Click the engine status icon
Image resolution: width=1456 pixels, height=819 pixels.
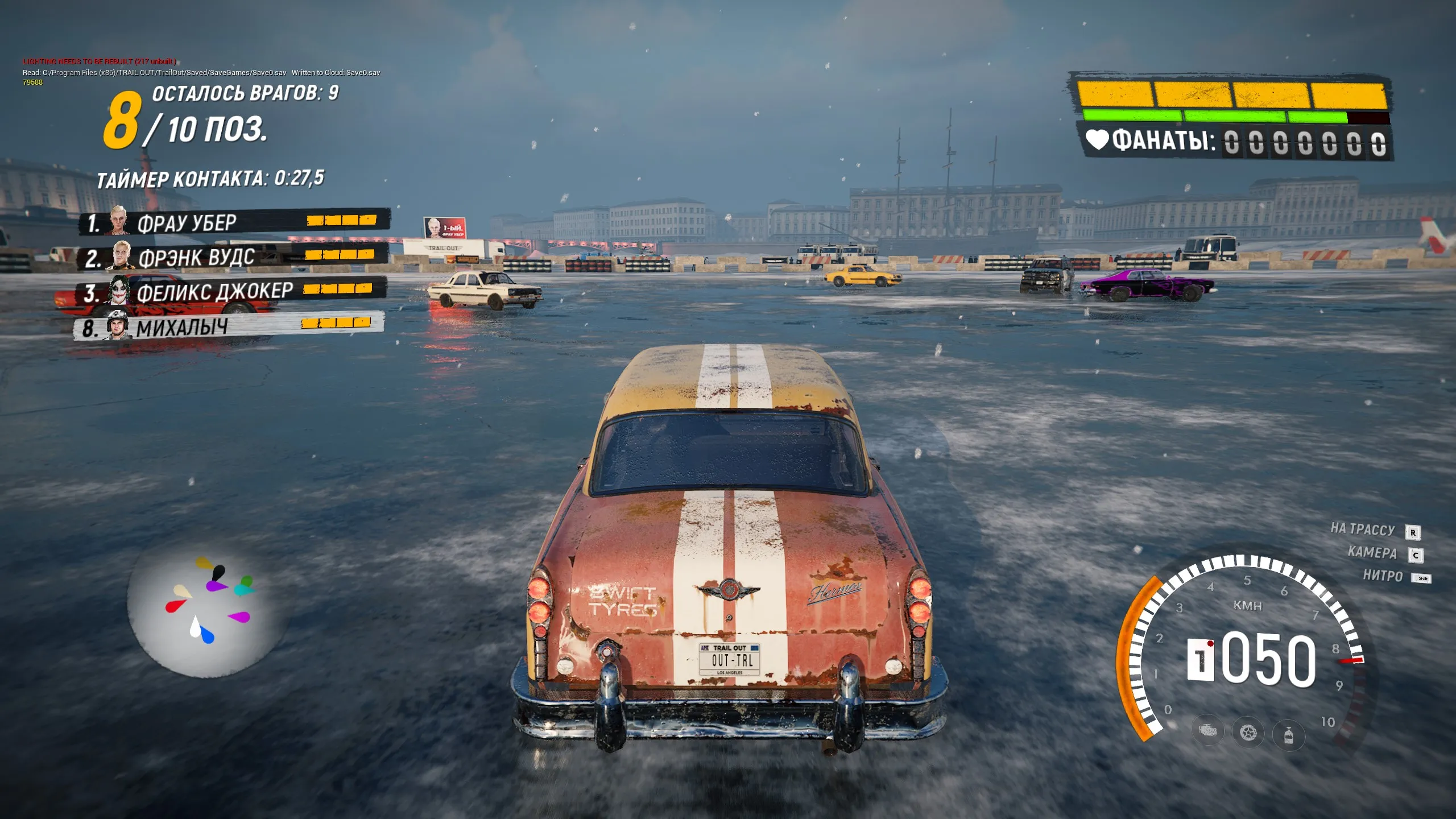point(1207,731)
